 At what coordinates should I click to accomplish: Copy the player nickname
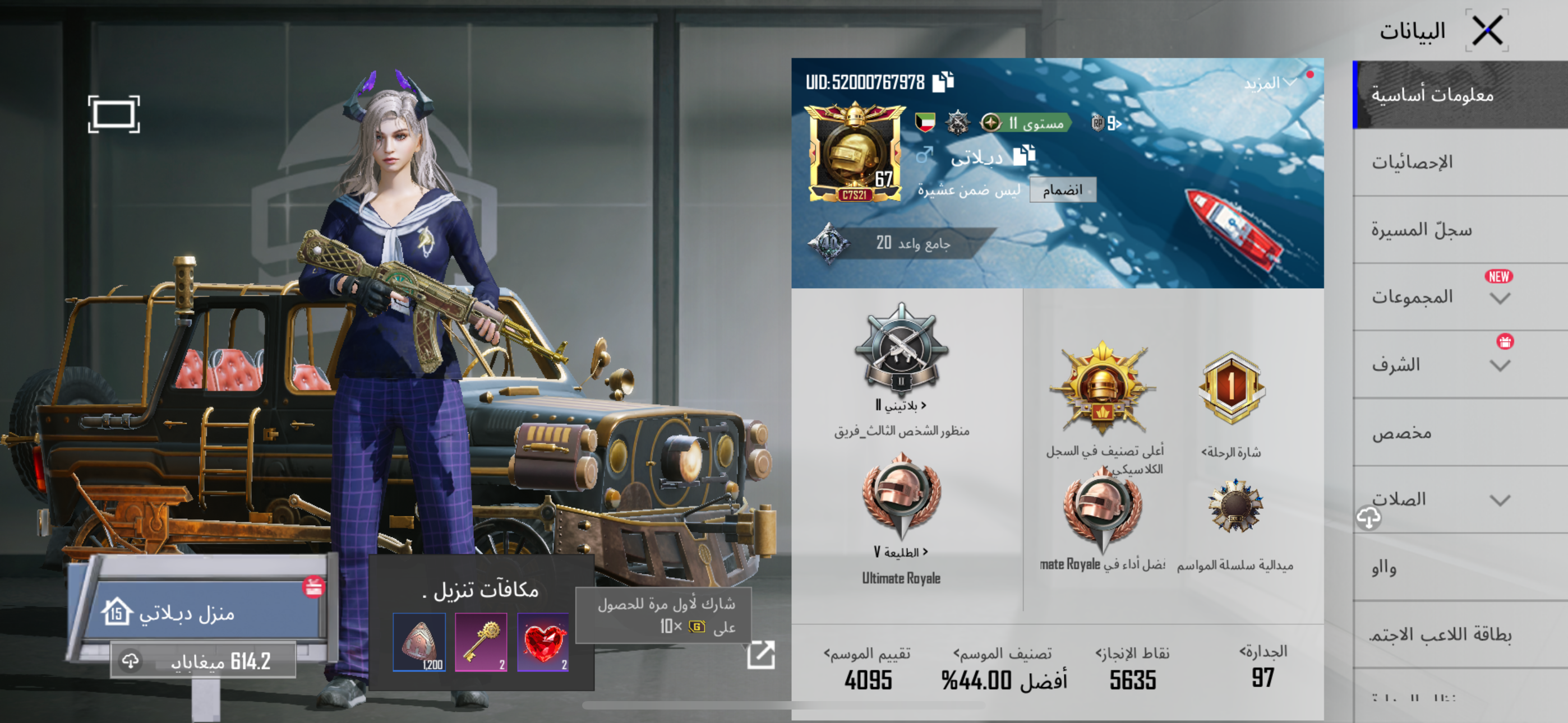click(1024, 156)
